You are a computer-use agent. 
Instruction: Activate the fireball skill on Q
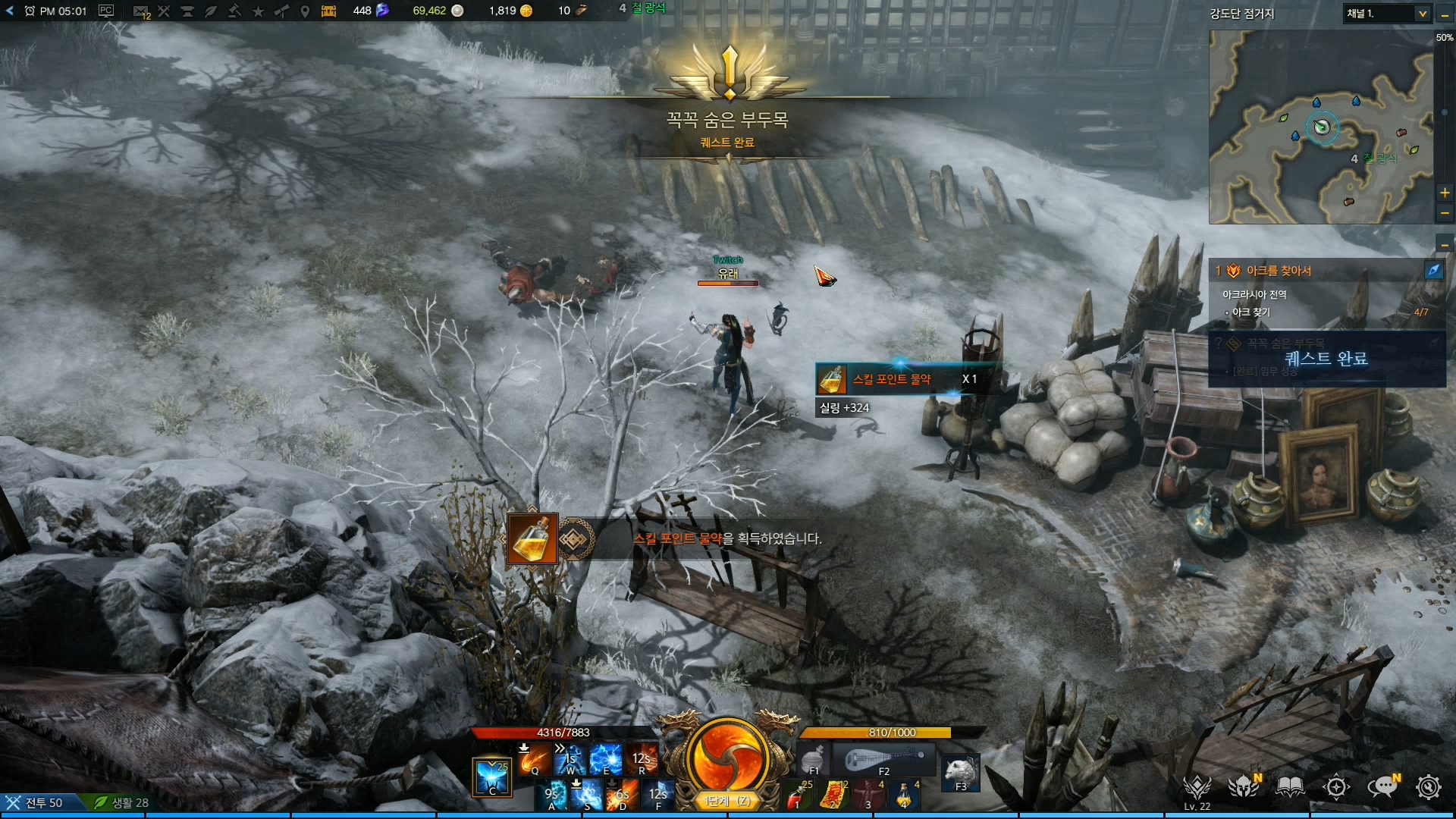click(x=534, y=759)
